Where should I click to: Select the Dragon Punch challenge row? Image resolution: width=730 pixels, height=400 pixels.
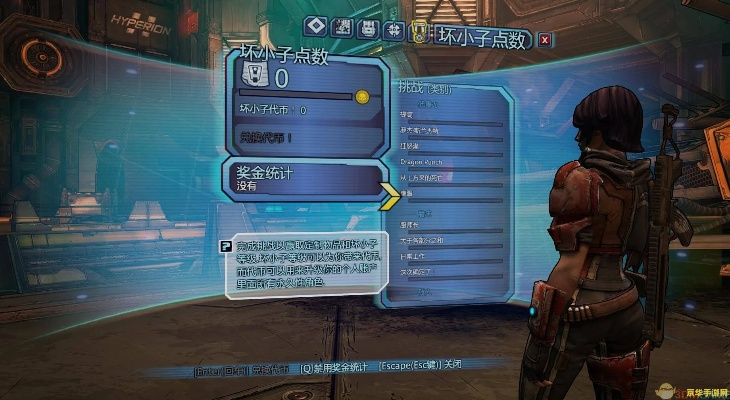pos(422,162)
